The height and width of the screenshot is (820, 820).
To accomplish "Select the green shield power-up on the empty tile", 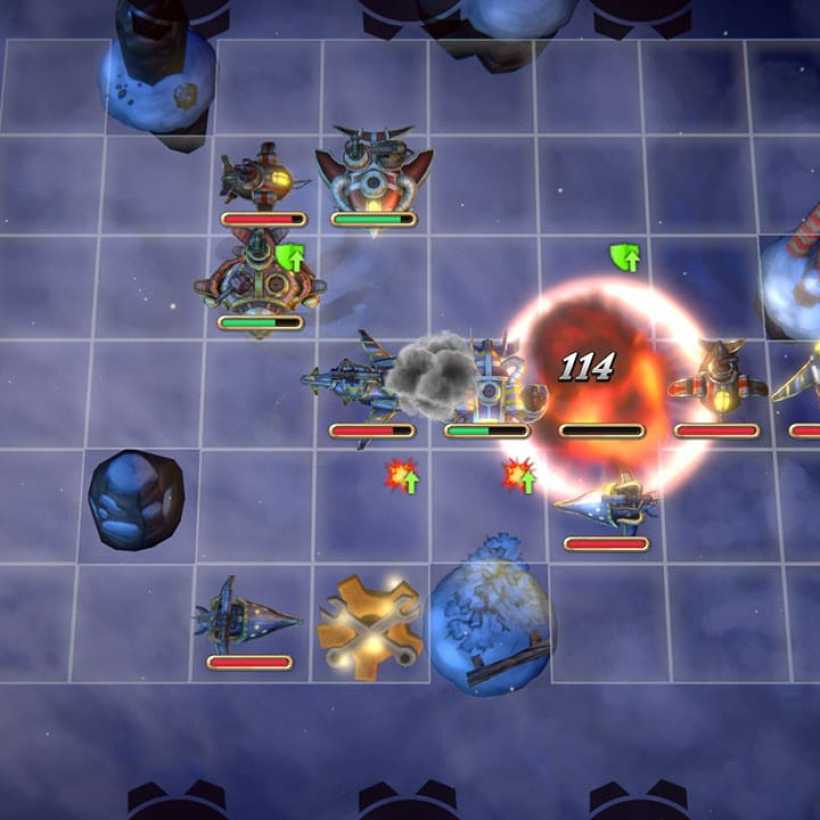I will 625,258.
